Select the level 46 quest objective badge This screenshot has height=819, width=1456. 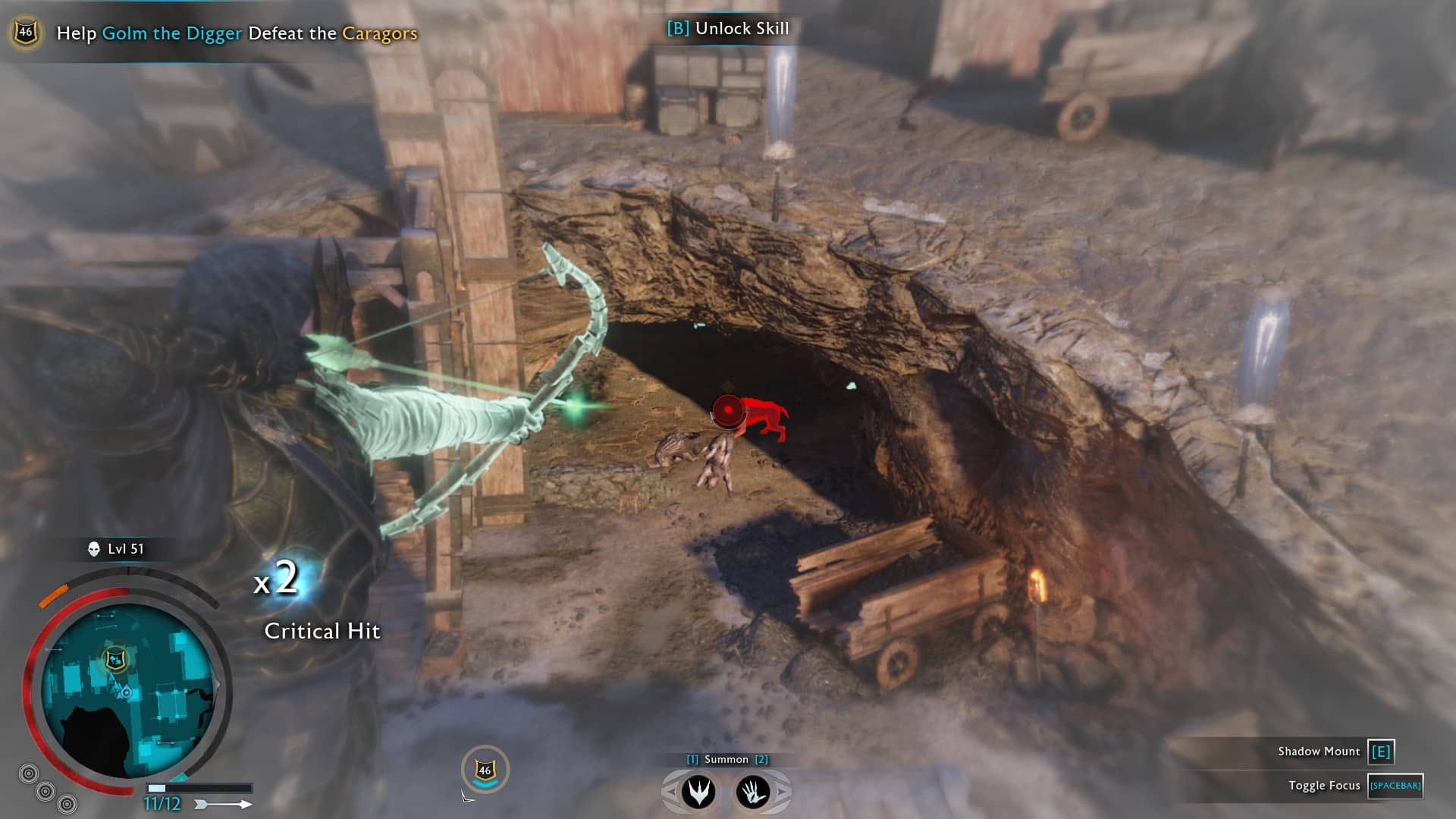coord(26,33)
